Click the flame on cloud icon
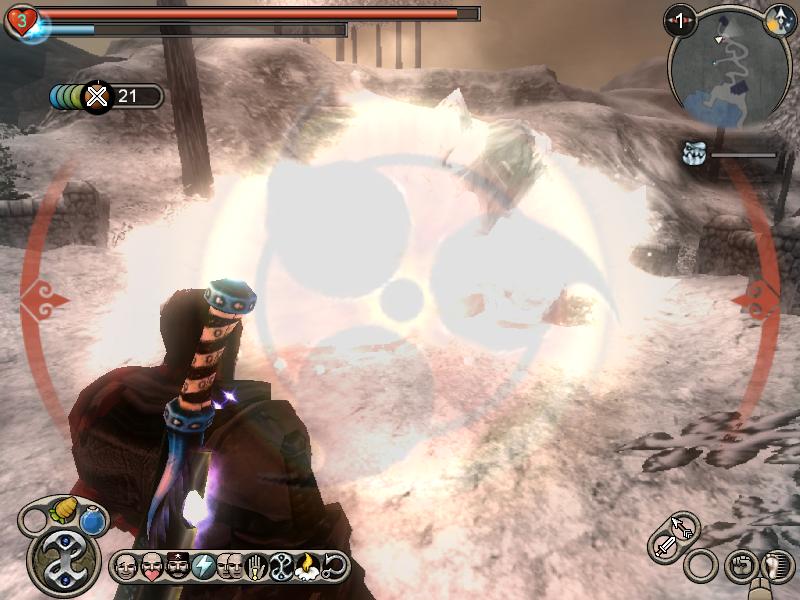 coord(307,565)
